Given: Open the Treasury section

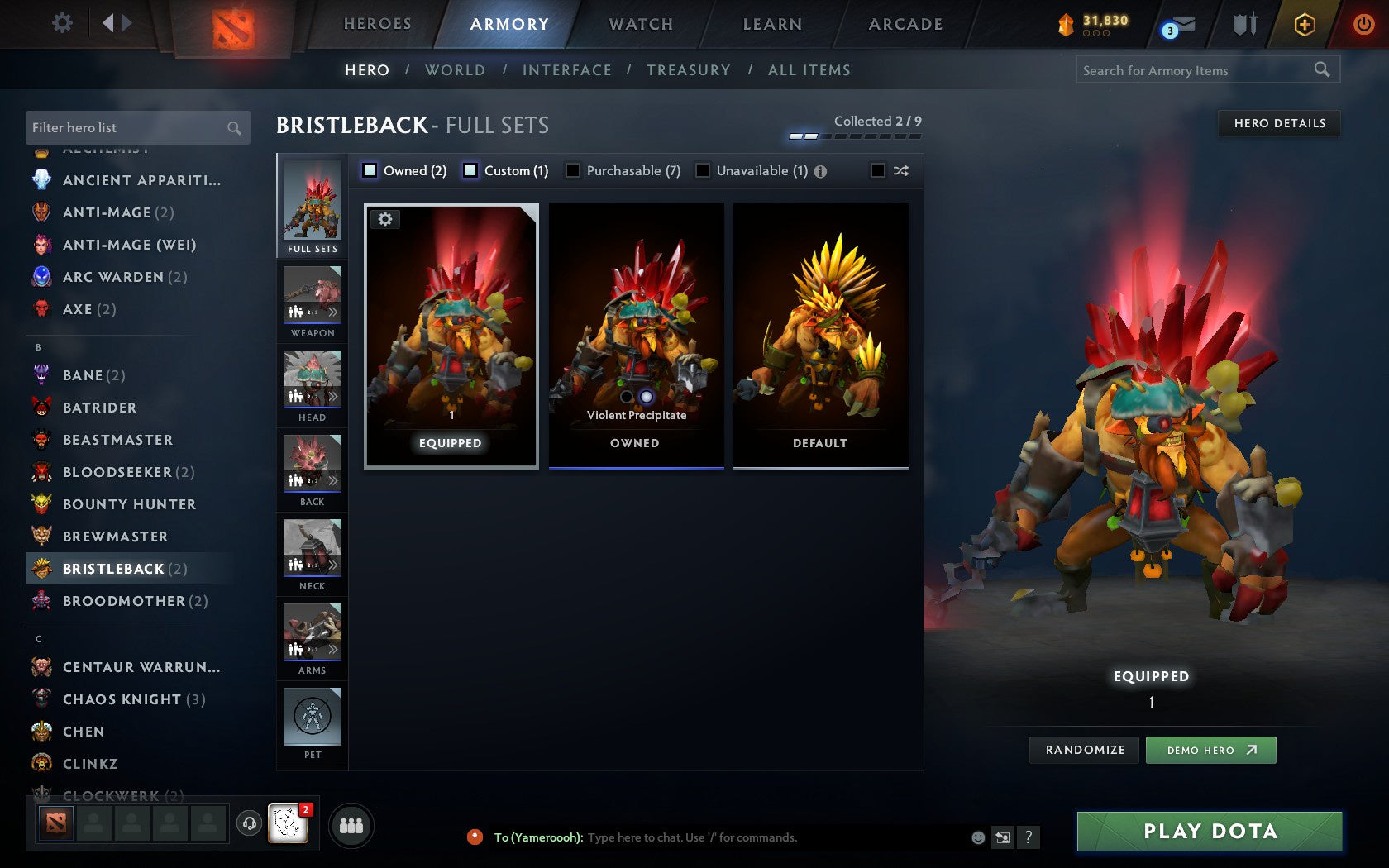Looking at the screenshot, I should [x=689, y=70].
